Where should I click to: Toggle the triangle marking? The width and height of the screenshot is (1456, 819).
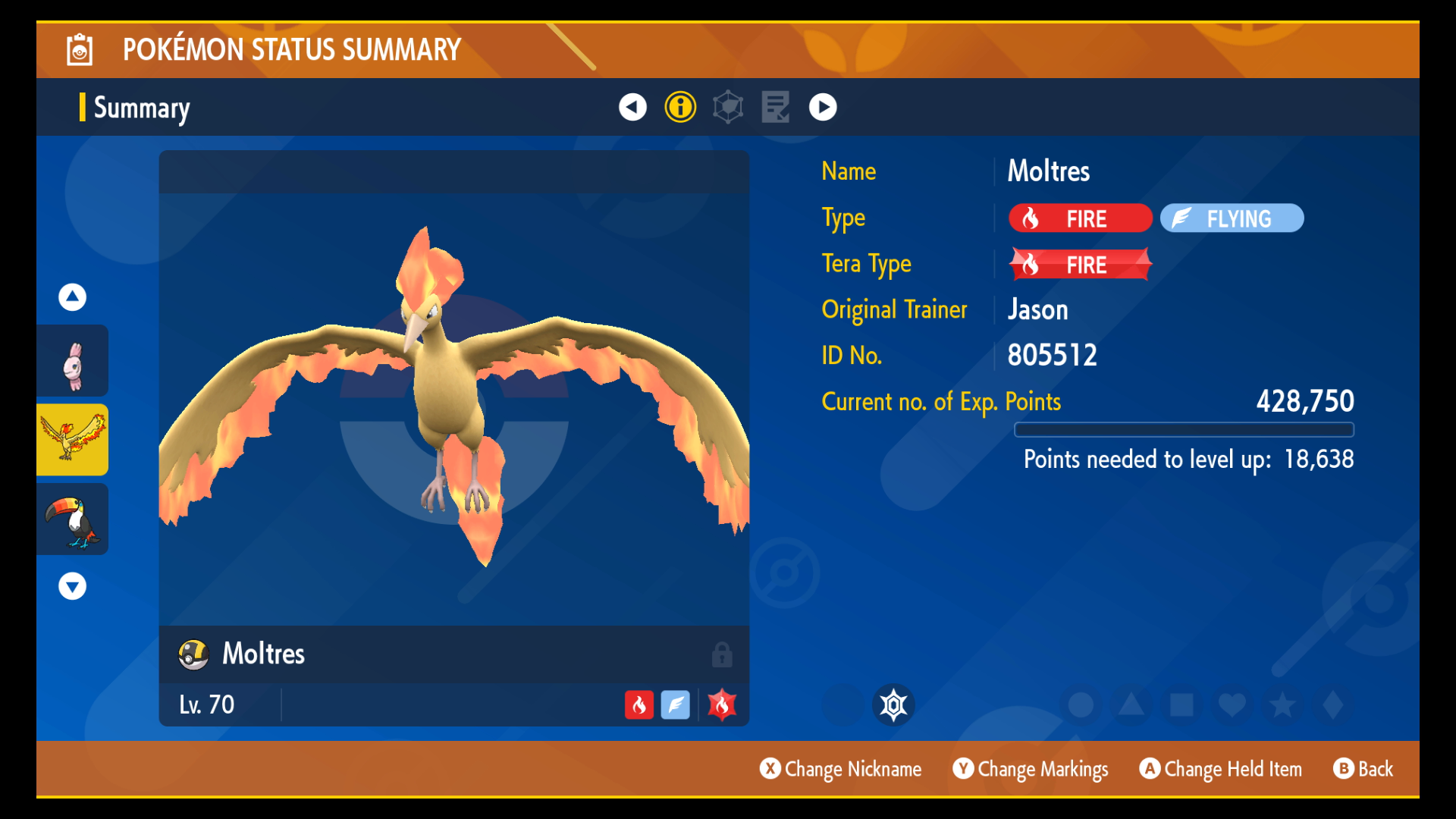[1131, 705]
